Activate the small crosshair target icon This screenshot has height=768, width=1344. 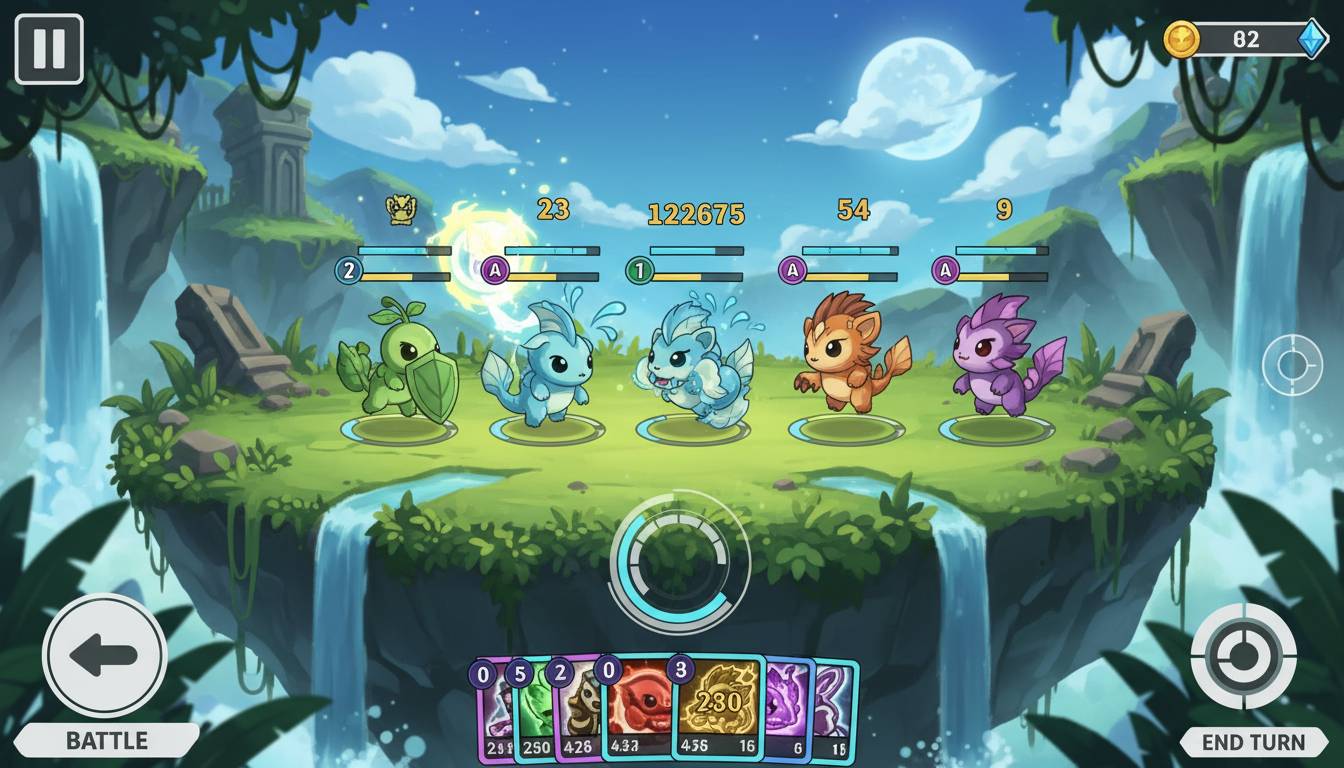point(1292,364)
